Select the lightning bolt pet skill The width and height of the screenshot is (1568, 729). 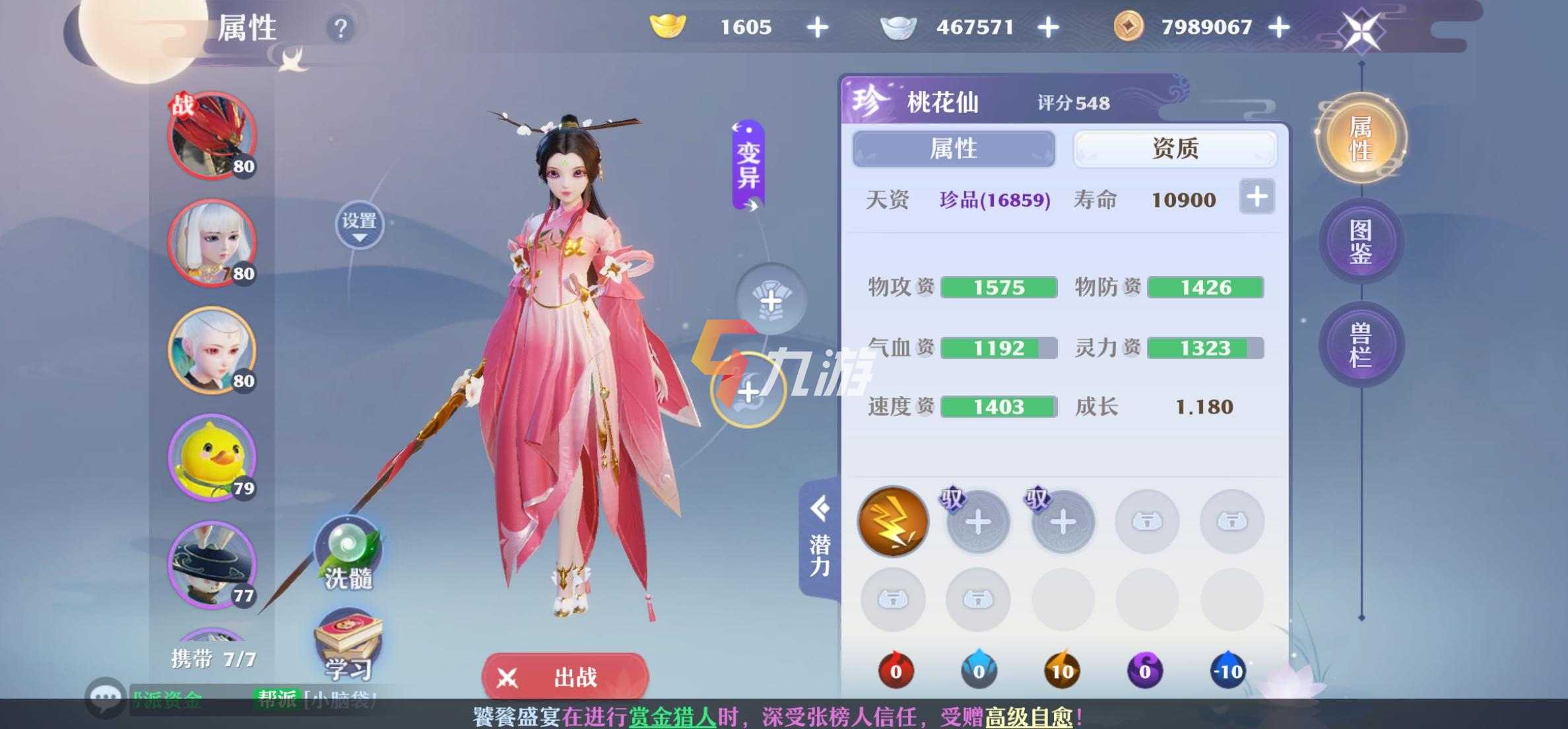(x=893, y=522)
